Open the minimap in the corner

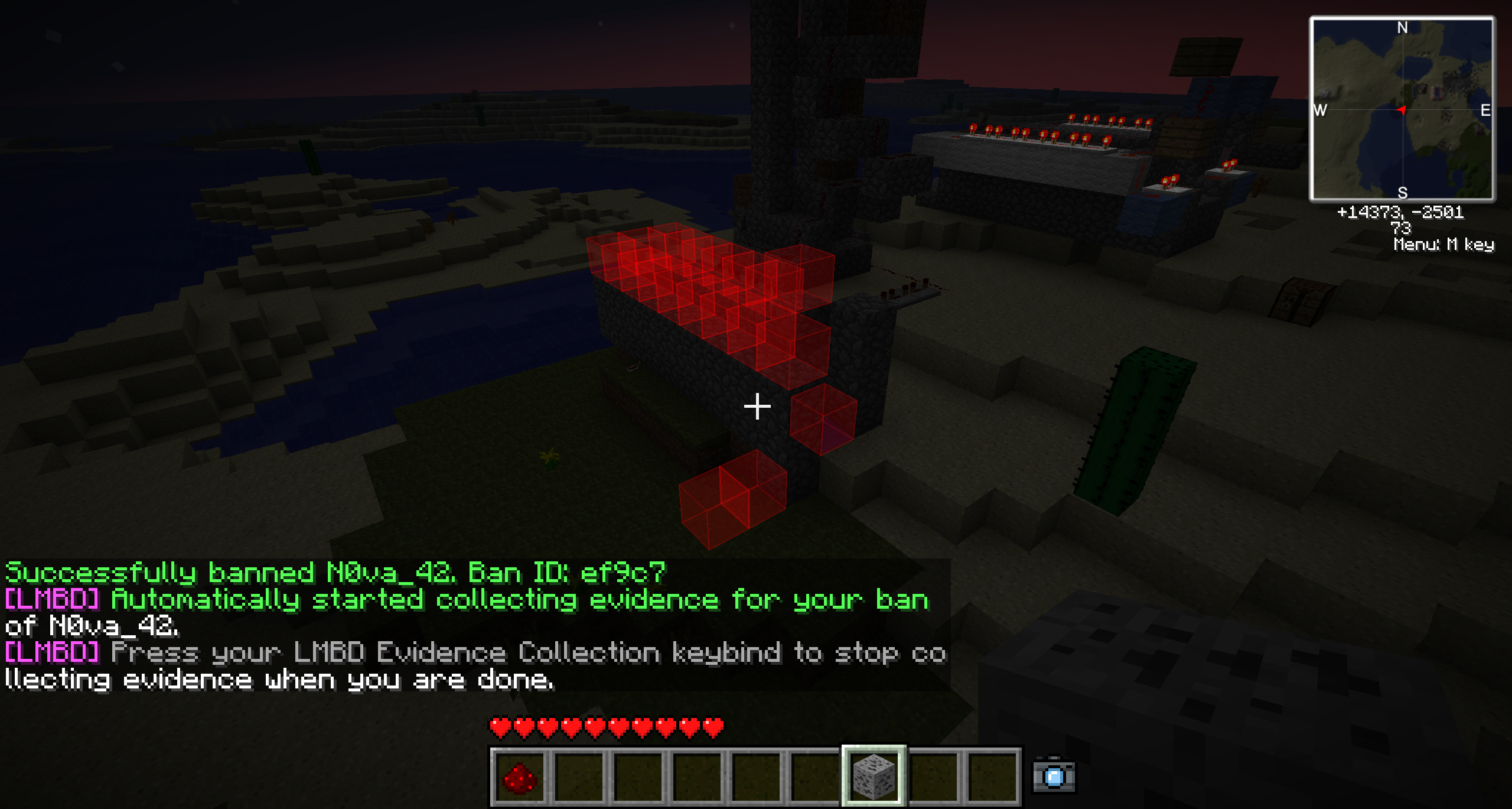[x=1402, y=109]
